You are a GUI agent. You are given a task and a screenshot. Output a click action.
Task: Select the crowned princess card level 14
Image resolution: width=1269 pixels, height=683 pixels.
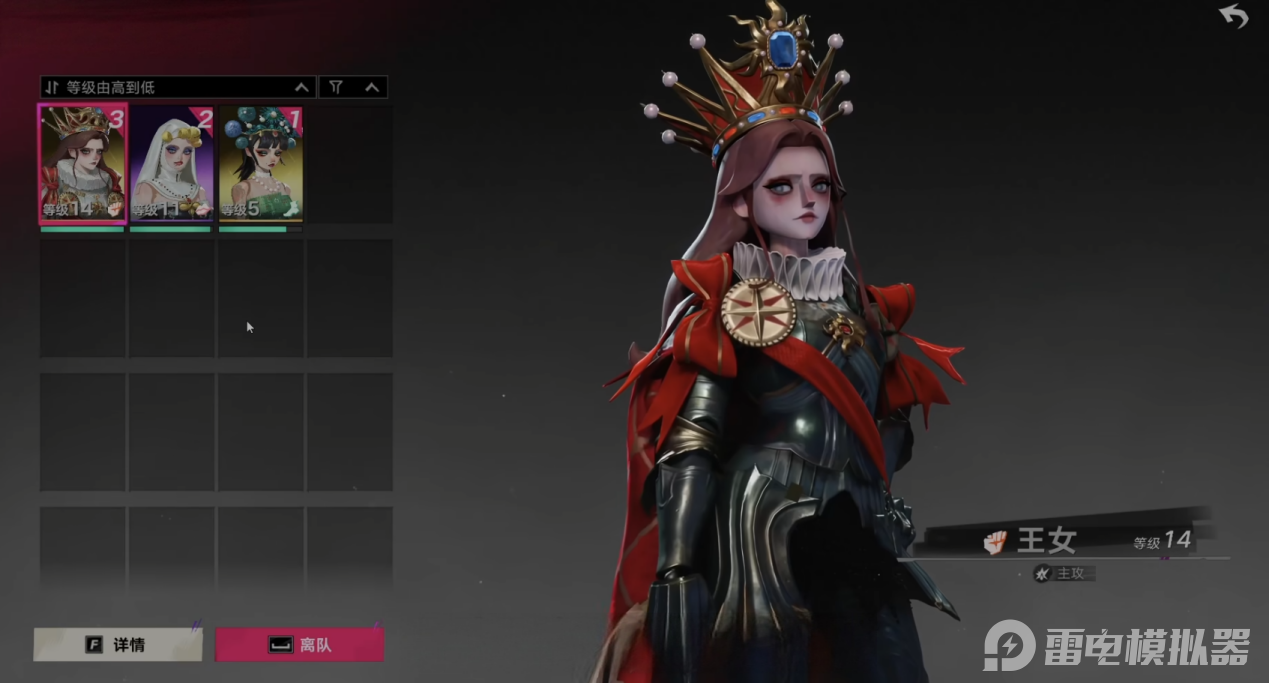click(x=82, y=164)
